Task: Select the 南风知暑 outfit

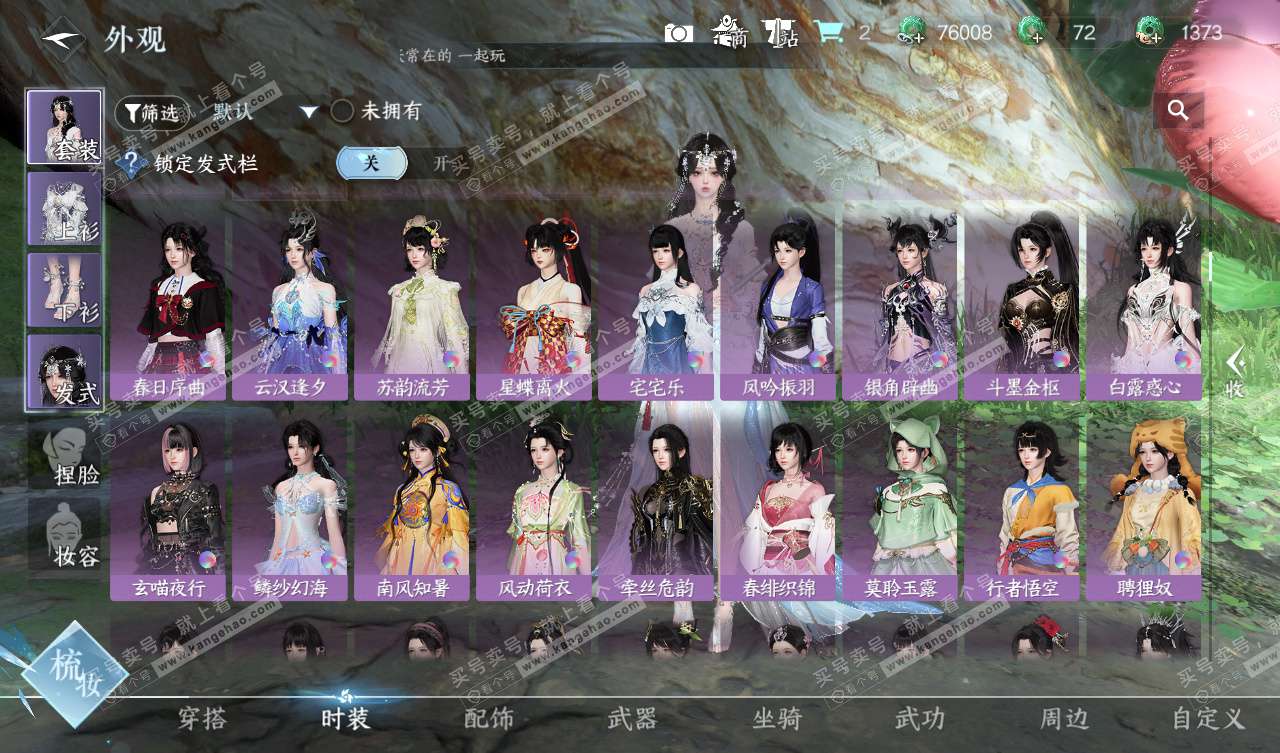Action: coord(412,506)
